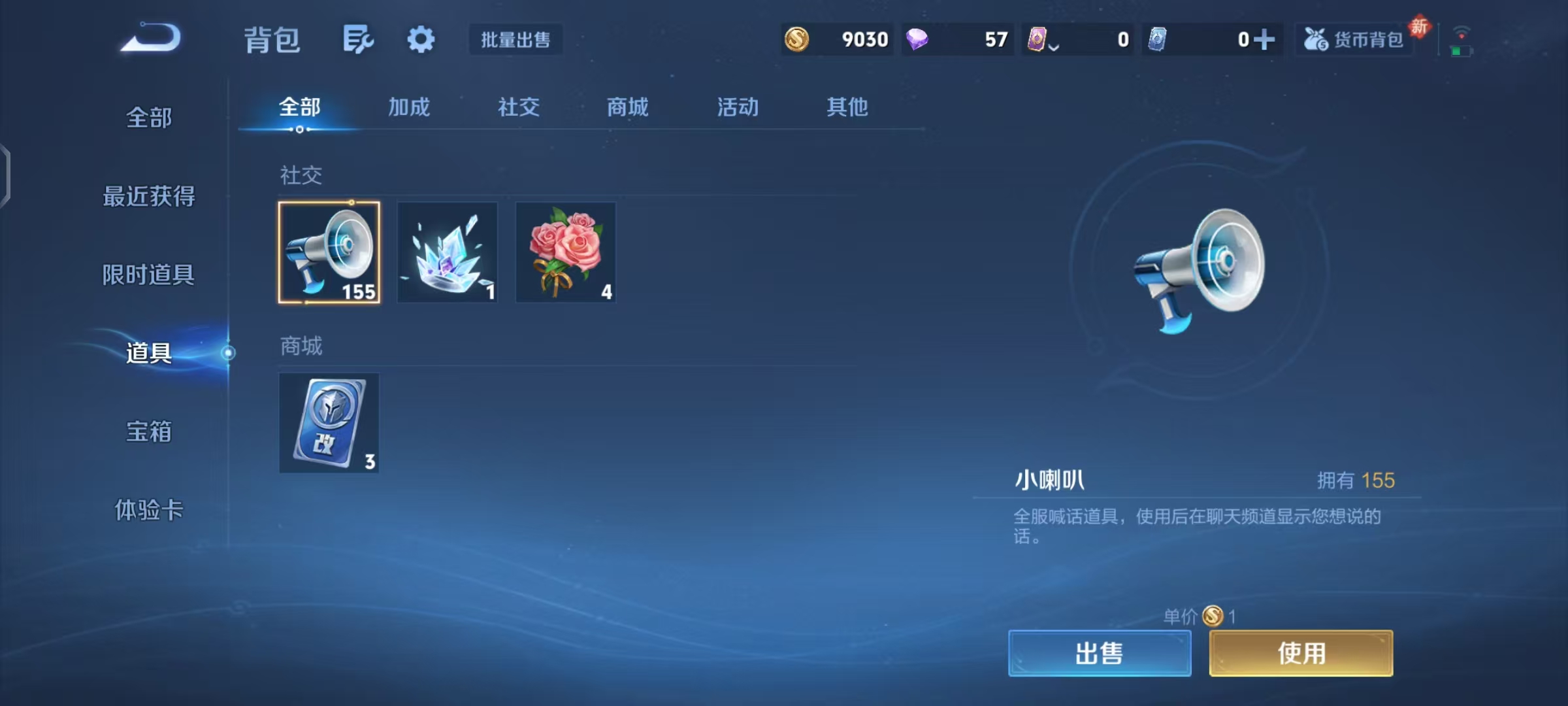
Task: Click the 出售 sell button
Action: click(x=1099, y=652)
